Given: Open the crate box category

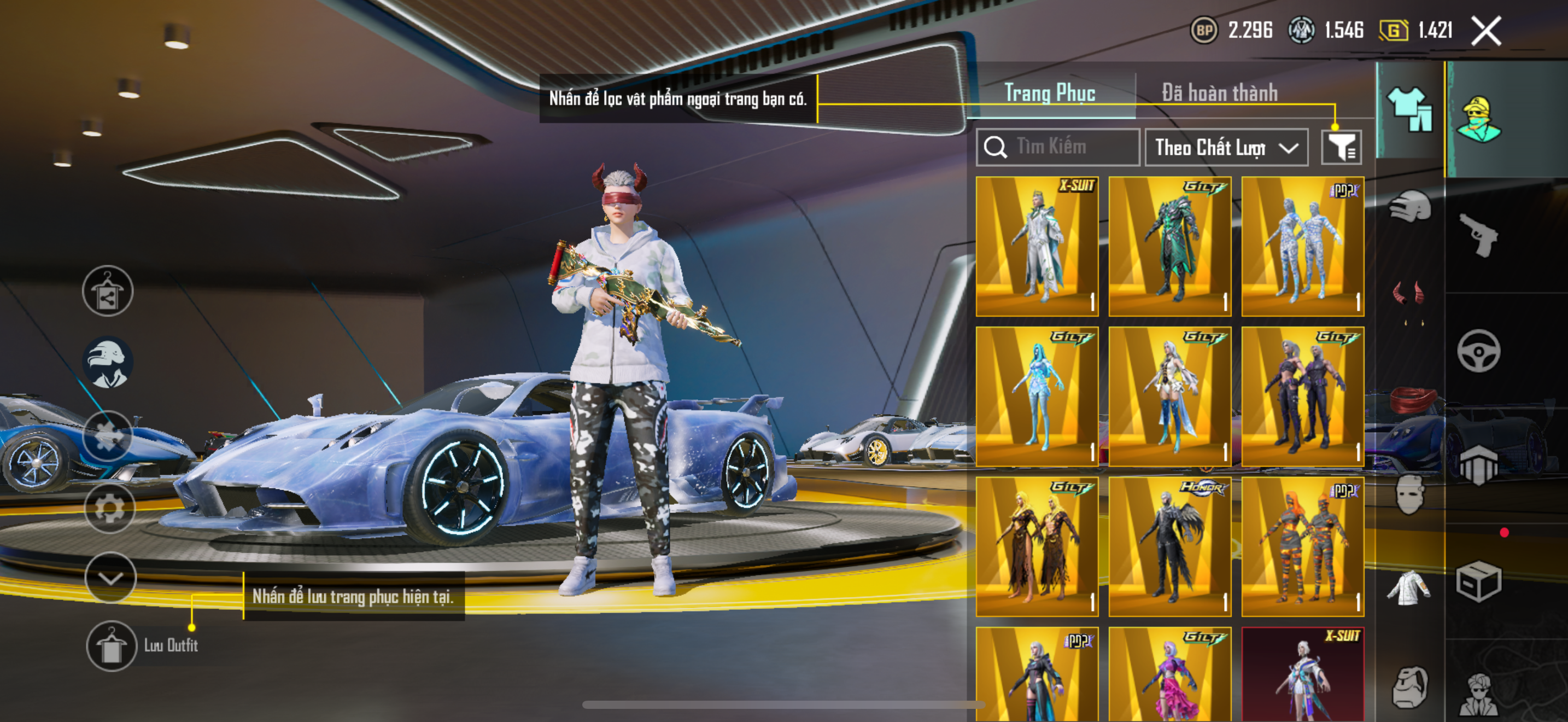Looking at the screenshot, I should (1478, 581).
